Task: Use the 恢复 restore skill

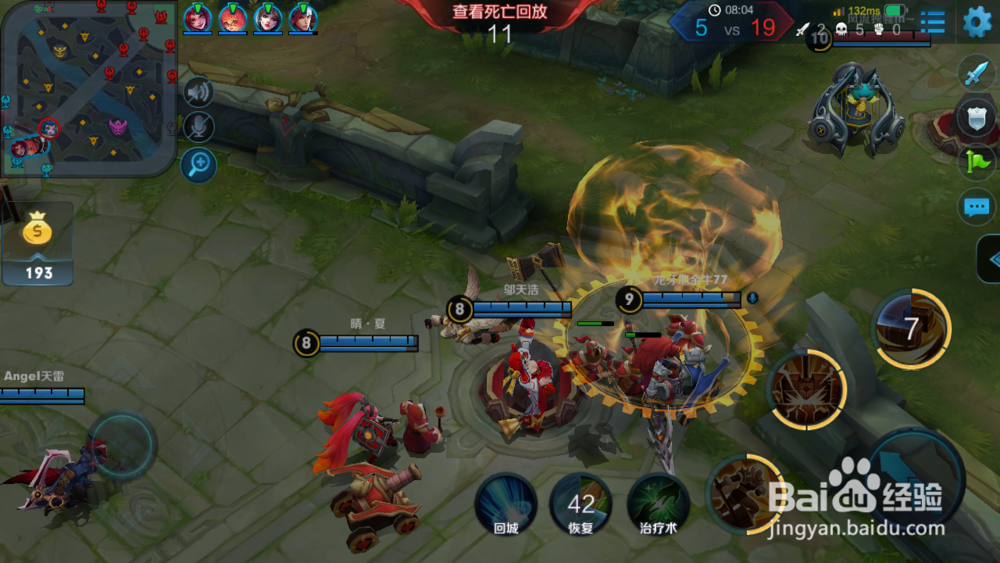Action: 581,504
